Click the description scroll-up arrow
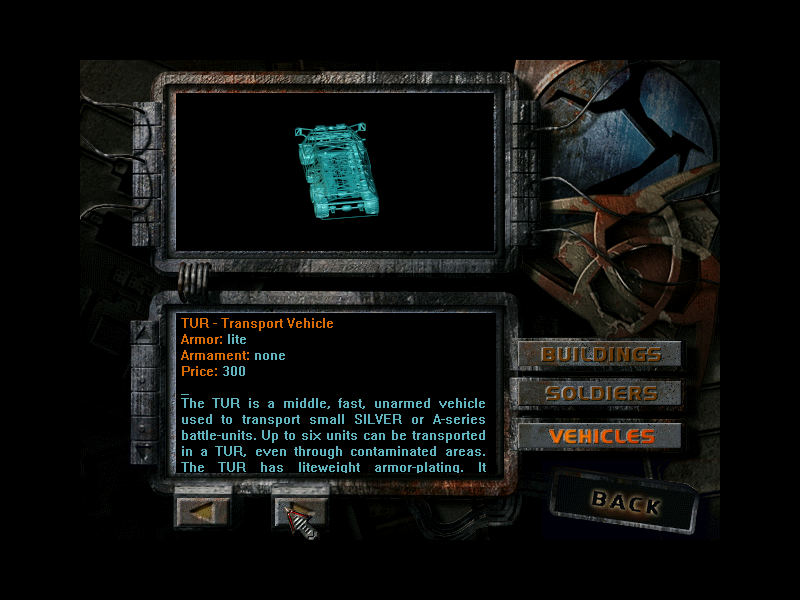The height and width of the screenshot is (600, 800). pos(146,335)
